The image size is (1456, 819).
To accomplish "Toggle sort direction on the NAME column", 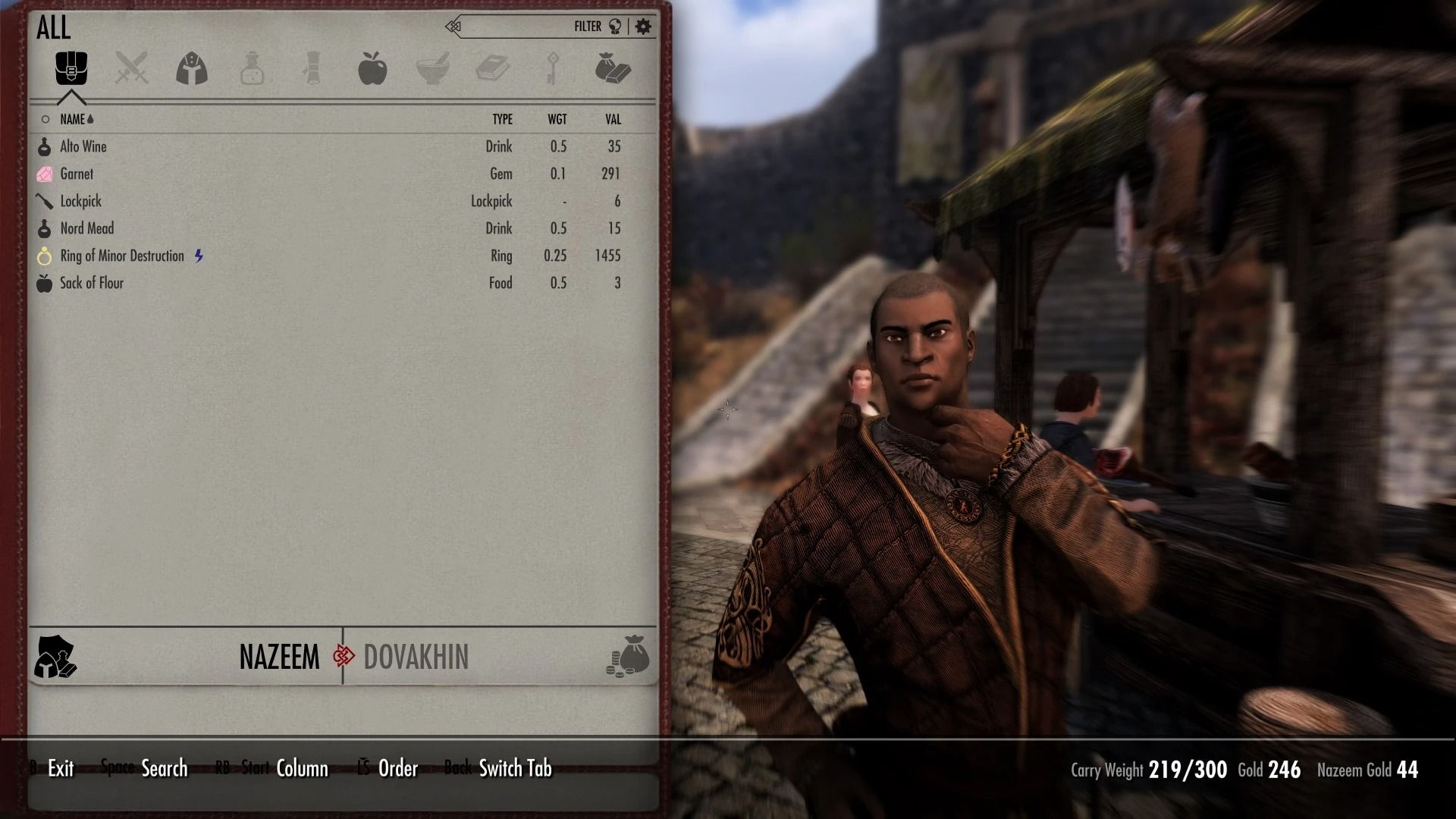I will [74, 119].
